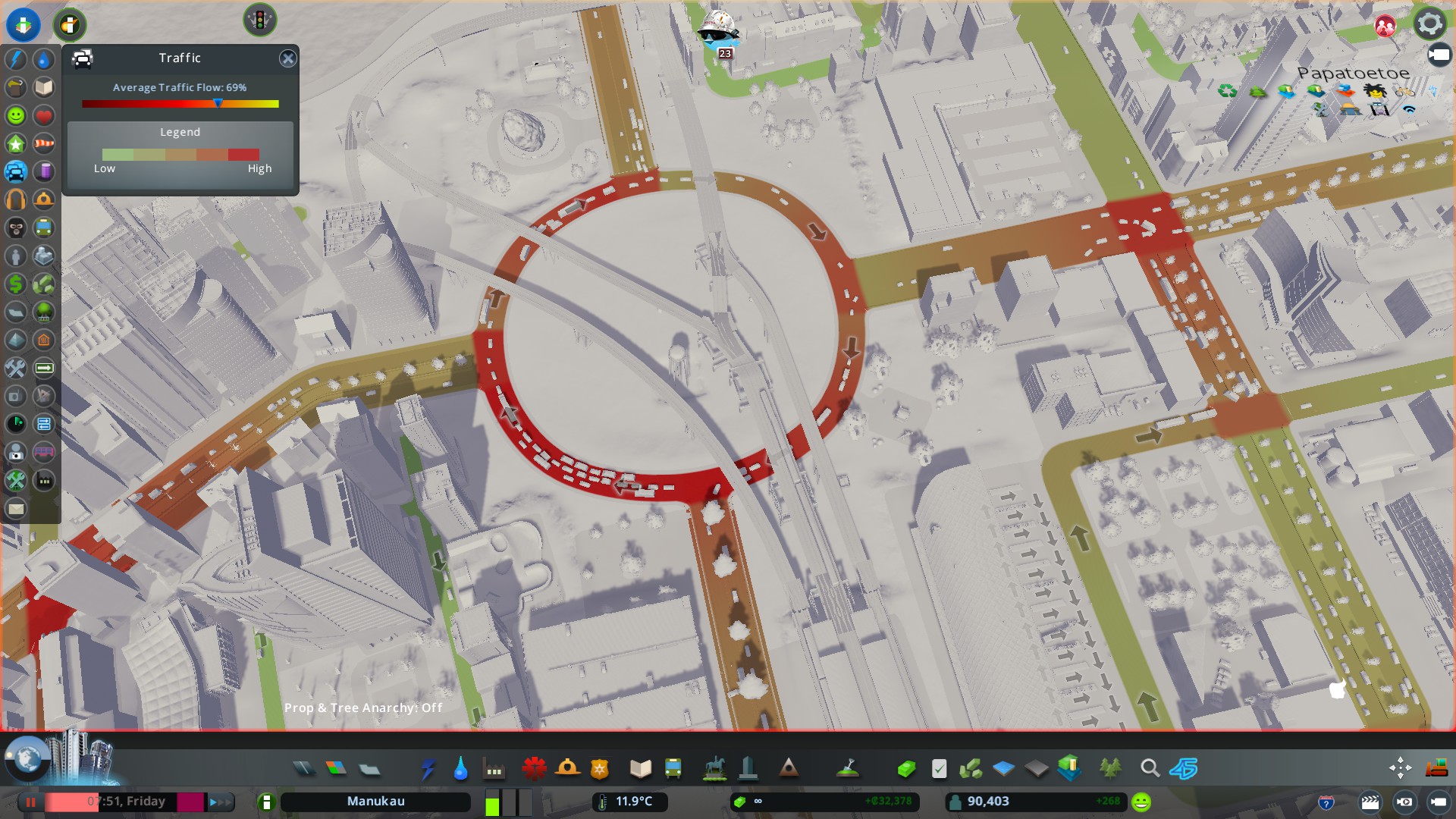1456x819 pixels.
Task: Show the Water info view
Action: 44,60
